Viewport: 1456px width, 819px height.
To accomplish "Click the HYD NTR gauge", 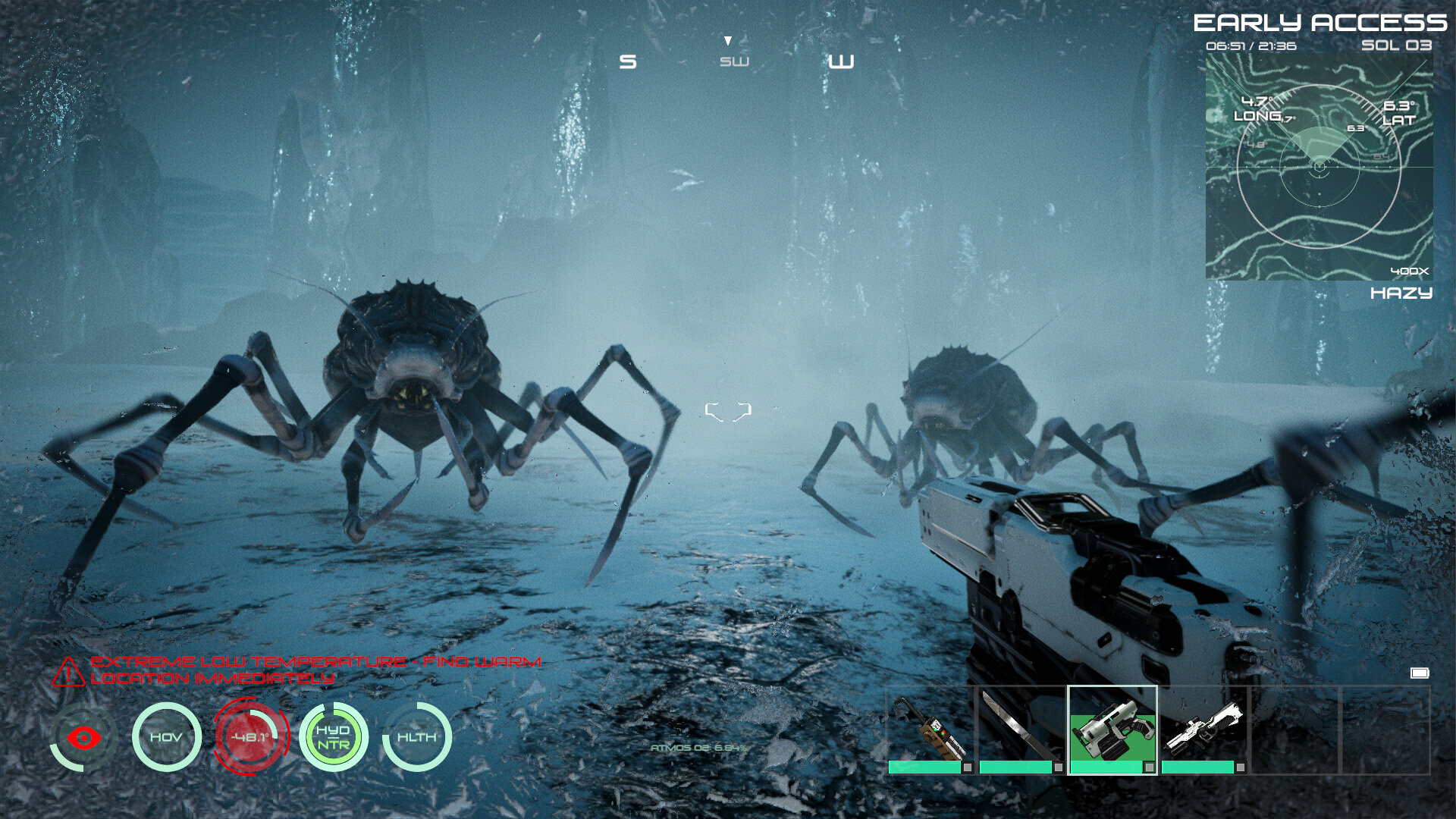I will point(334,737).
